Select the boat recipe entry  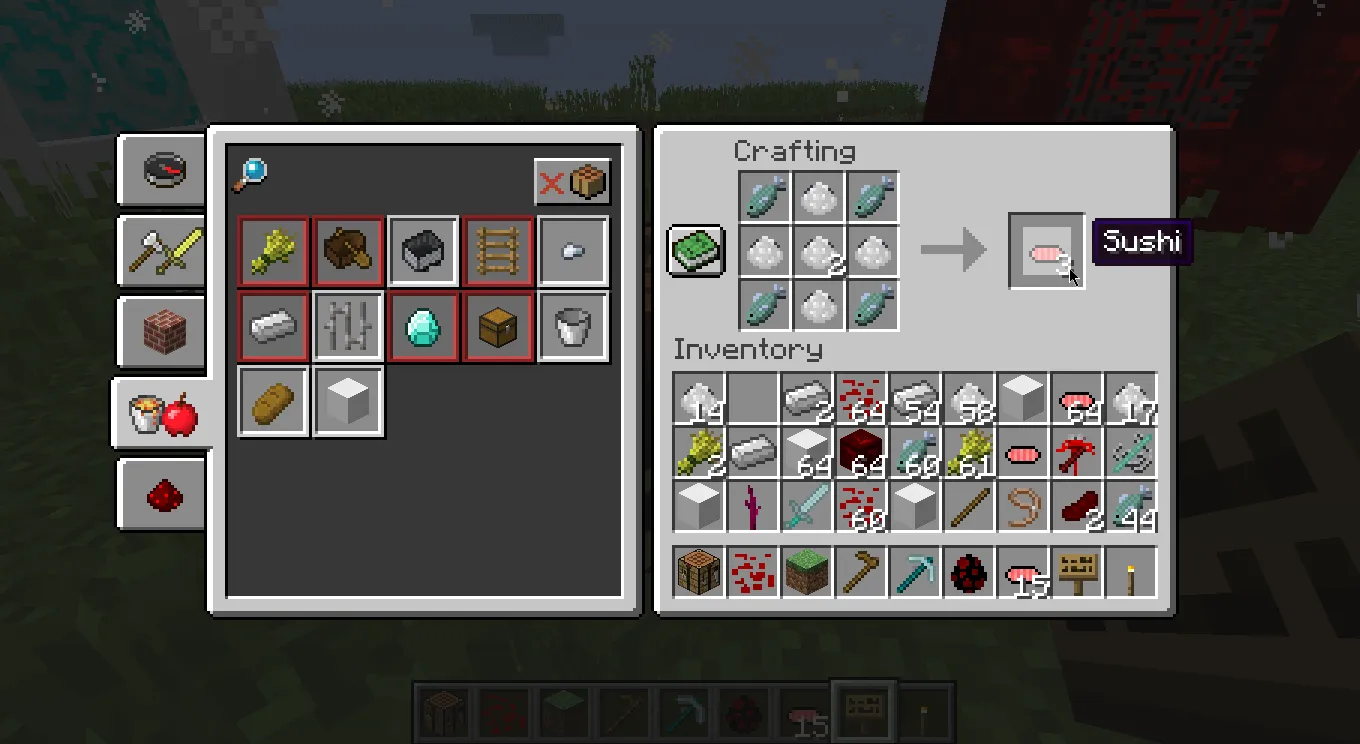pyautogui.click(x=348, y=250)
